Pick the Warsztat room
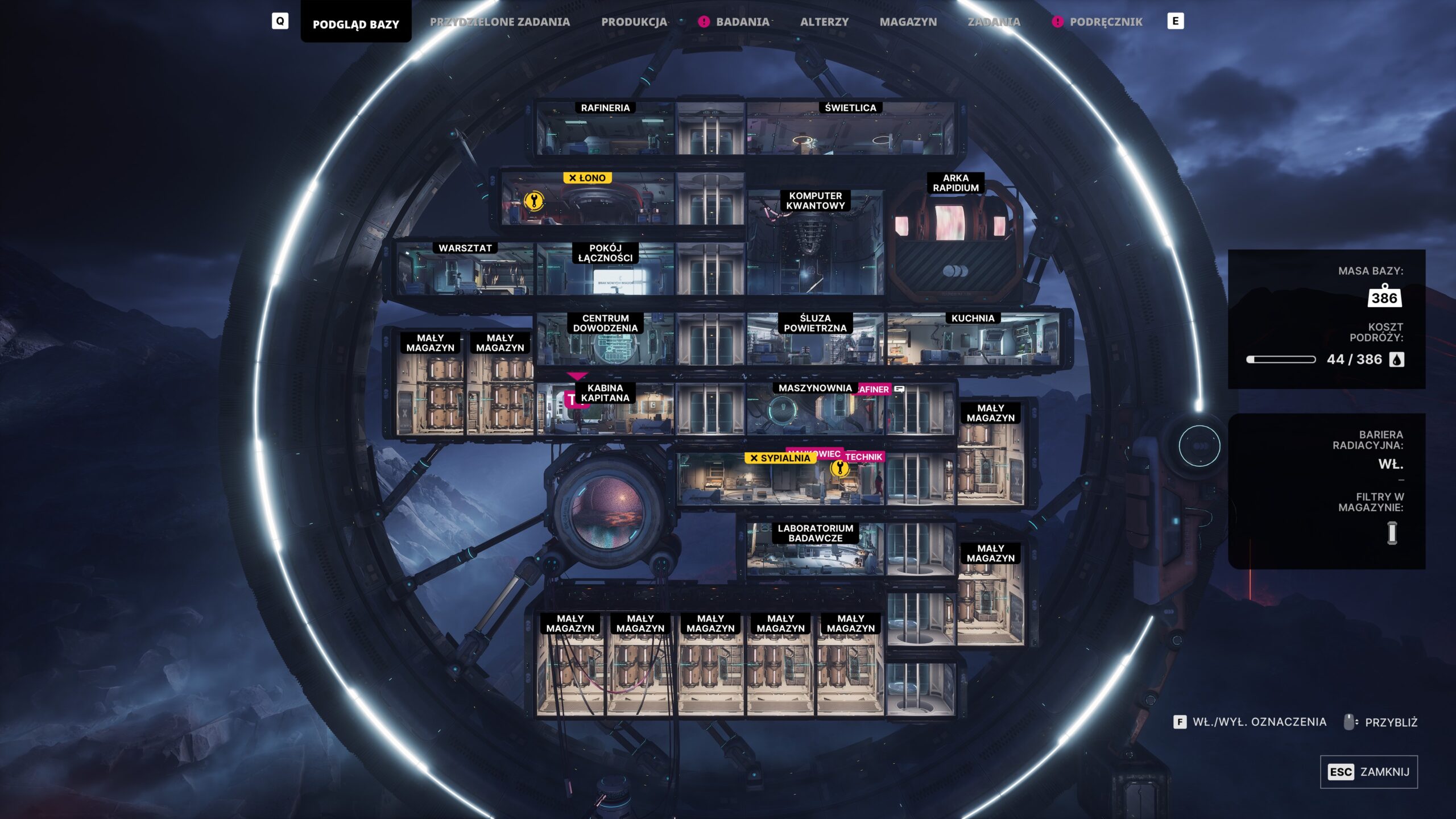The height and width of the screenshot is (819, 1456). 465,270
